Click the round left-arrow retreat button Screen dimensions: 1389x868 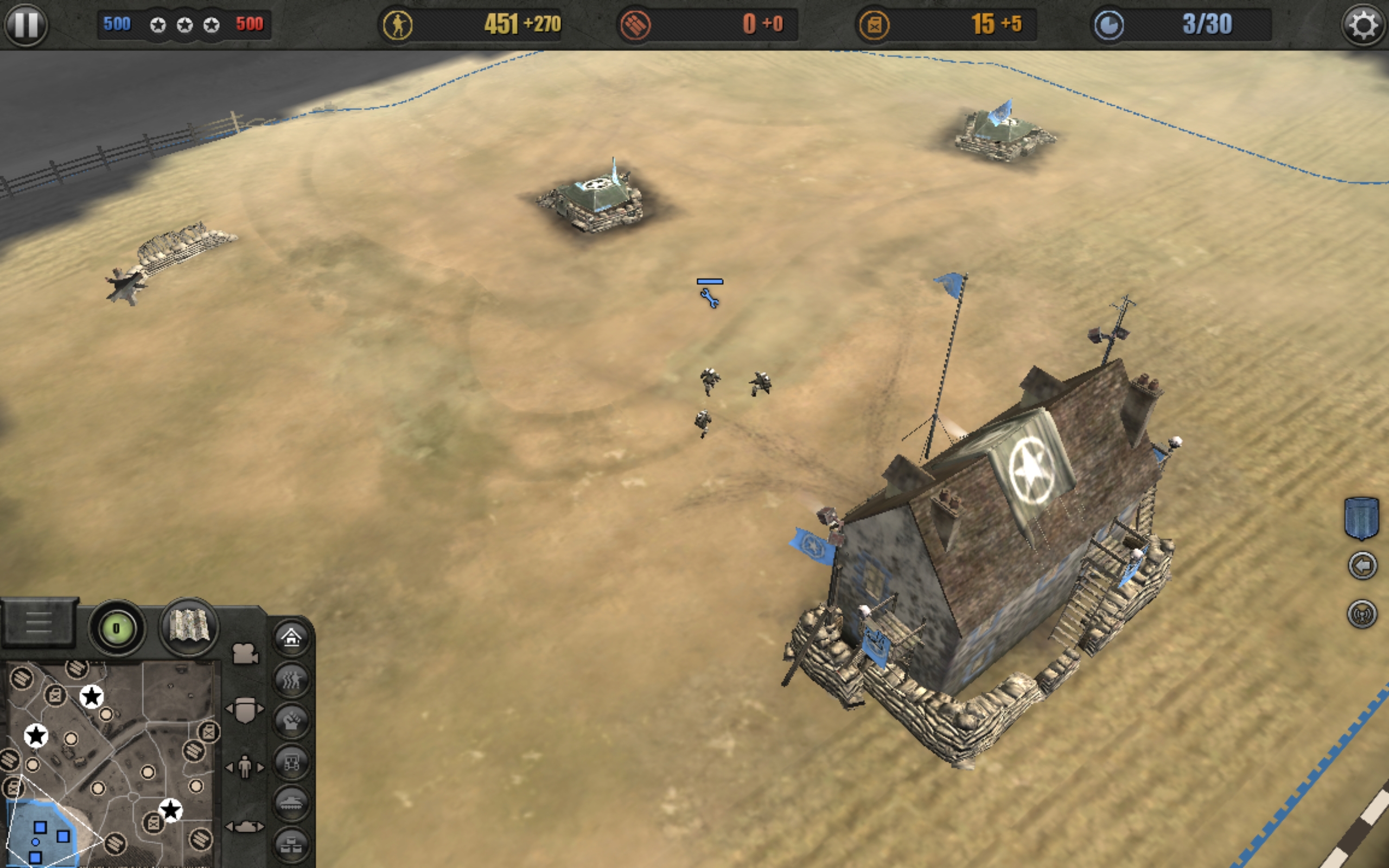[x=1362, y=566]
